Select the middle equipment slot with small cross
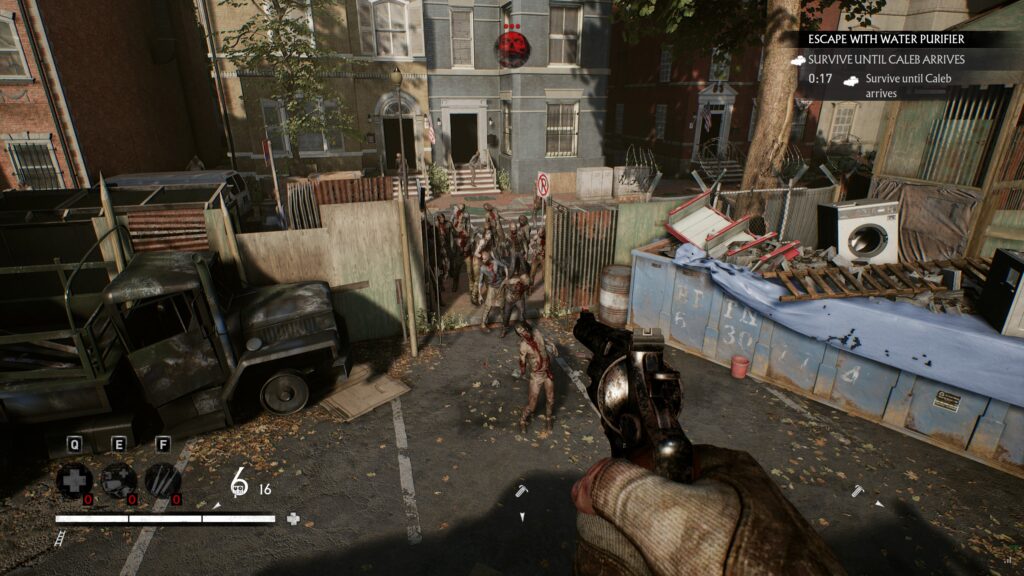Screen dimensions: 1024x576 [118, 480]
